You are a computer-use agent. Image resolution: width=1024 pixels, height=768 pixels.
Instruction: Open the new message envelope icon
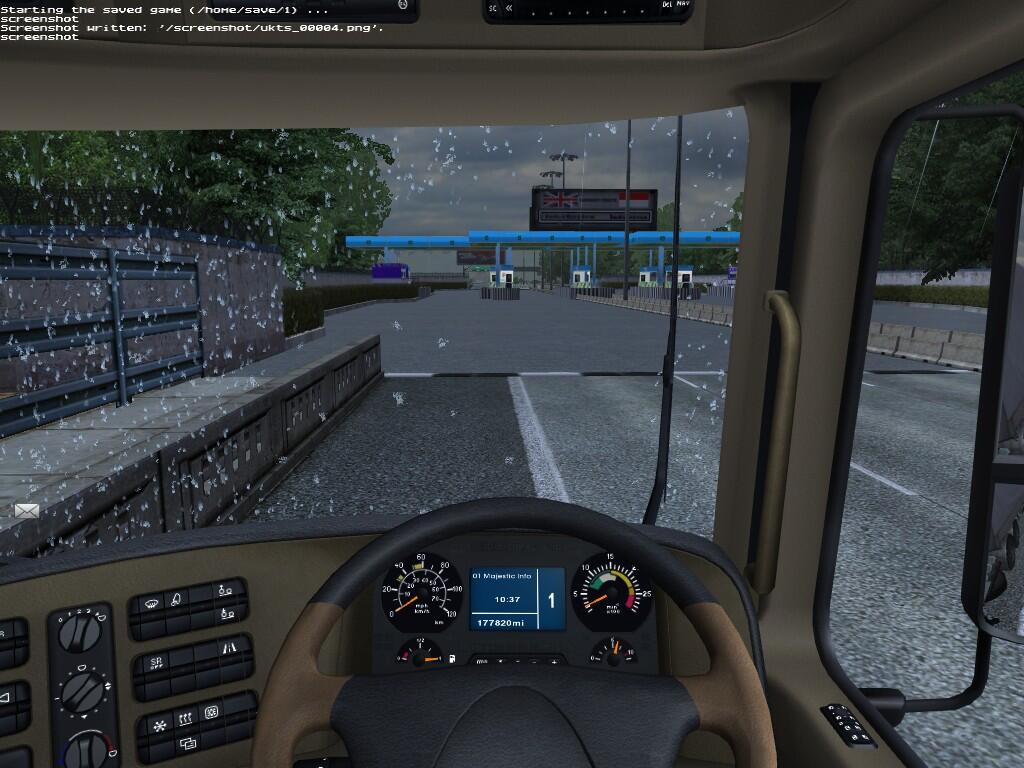pos(27,511)
